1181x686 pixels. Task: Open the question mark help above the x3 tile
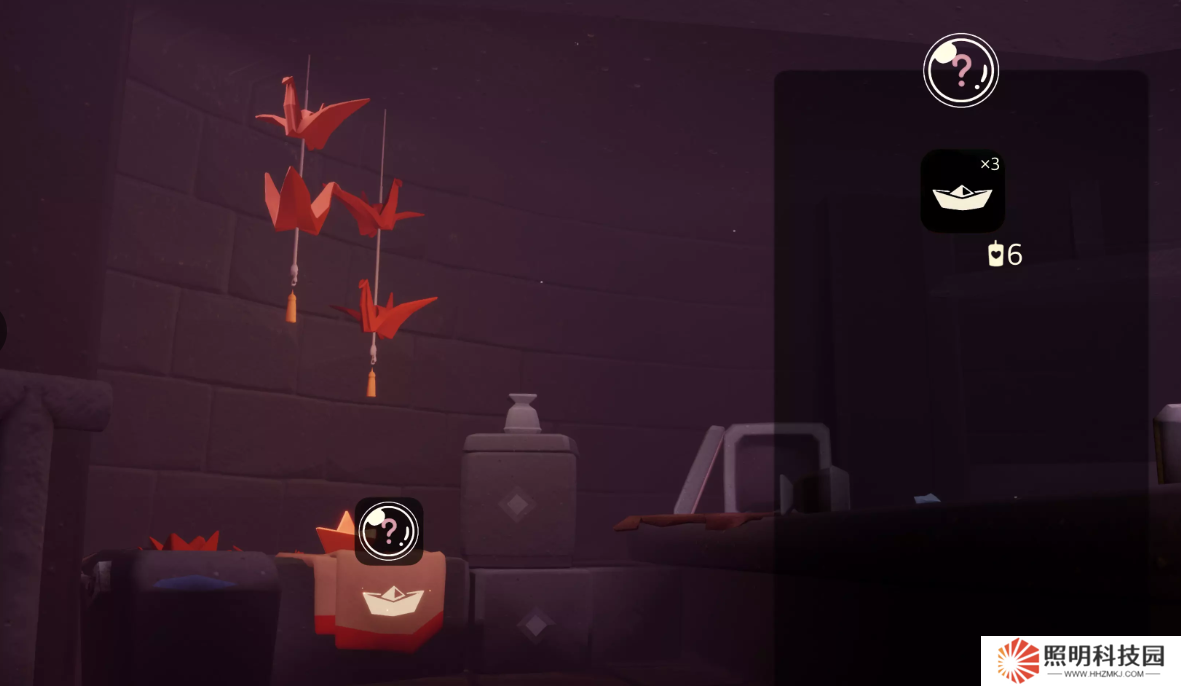click(960, 70)
